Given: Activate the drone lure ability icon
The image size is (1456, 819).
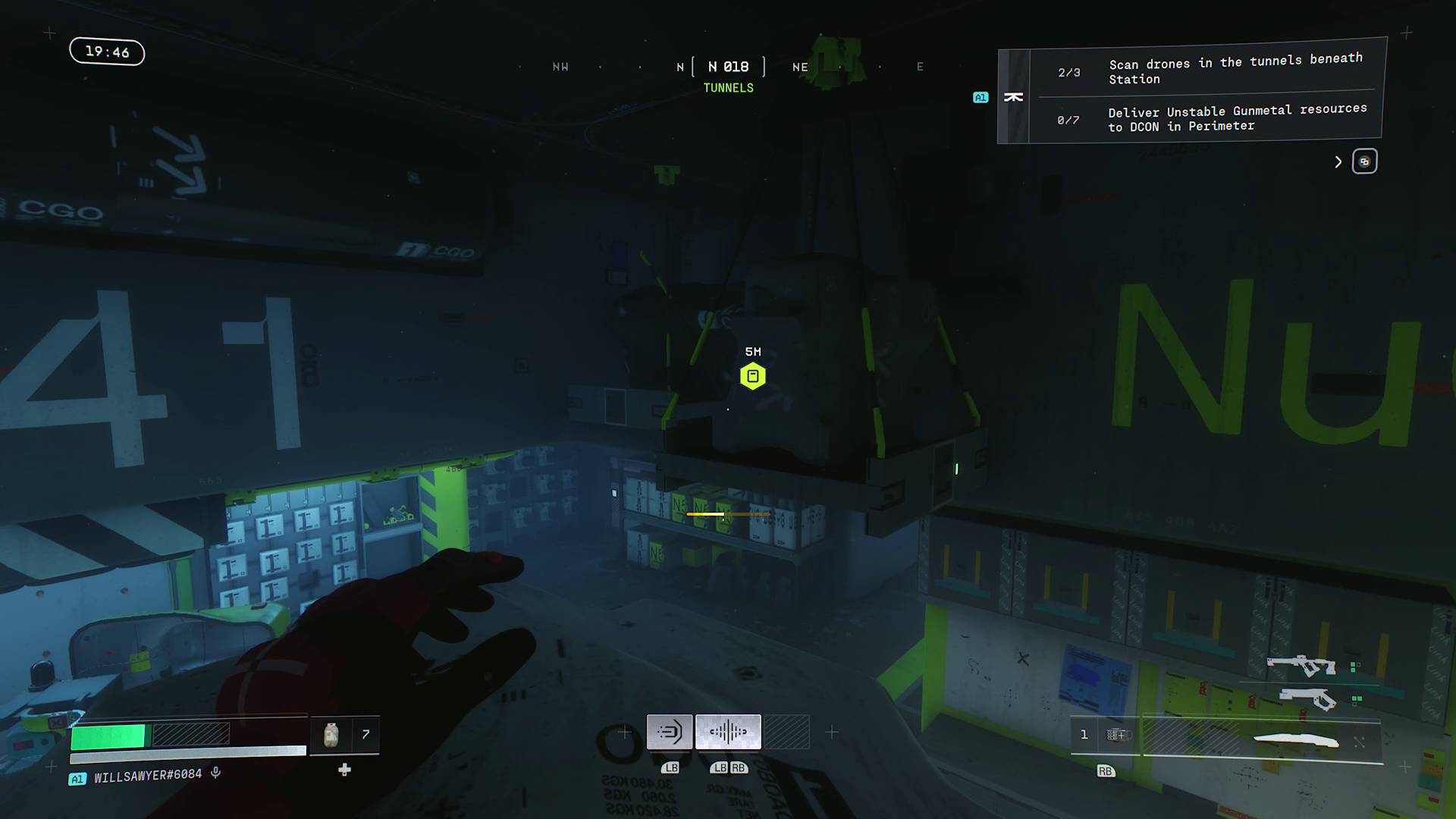Looking at the screenshot, I should coord(670,731).
